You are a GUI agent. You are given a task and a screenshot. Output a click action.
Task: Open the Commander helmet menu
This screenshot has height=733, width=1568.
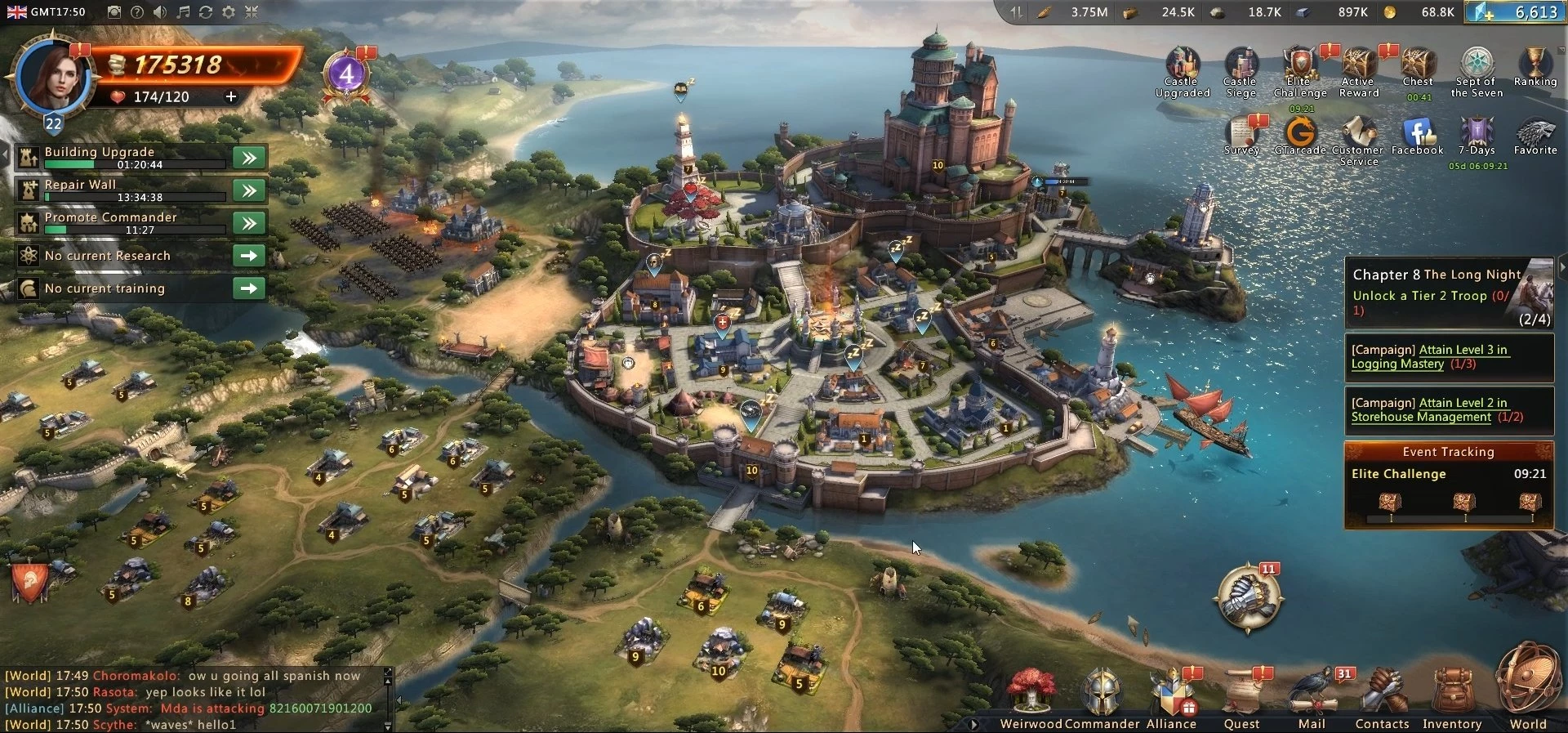click(1102, 693)
